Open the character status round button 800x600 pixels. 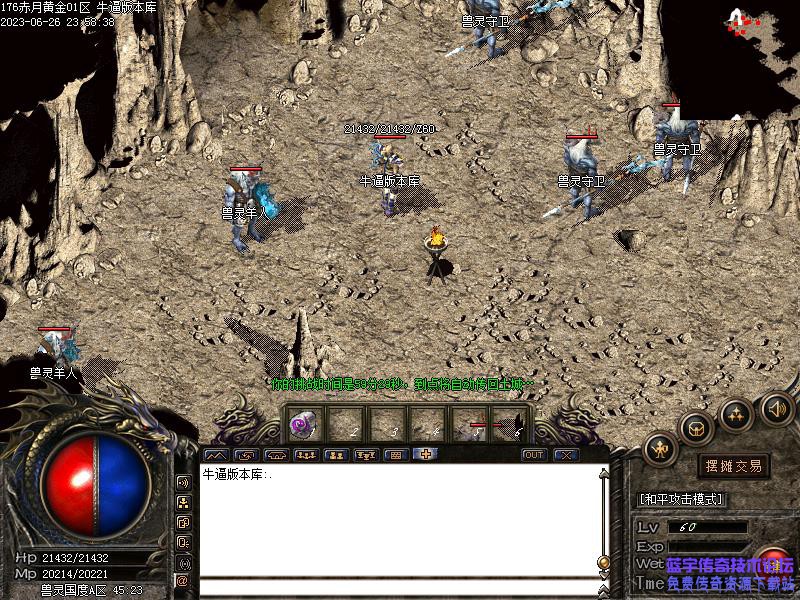(661, 449)
